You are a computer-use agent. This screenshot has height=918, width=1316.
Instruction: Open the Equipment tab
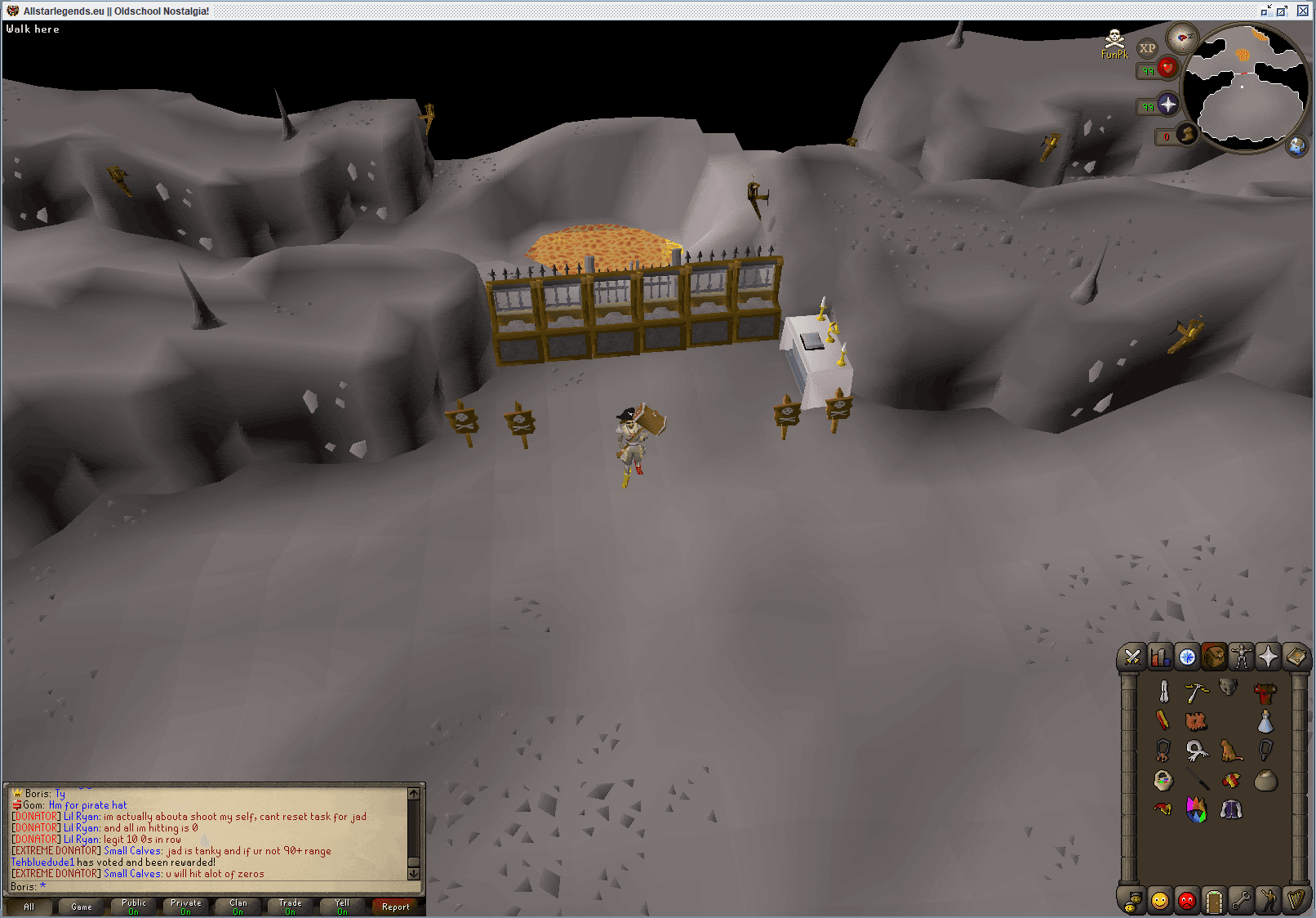pos(1241,657)
